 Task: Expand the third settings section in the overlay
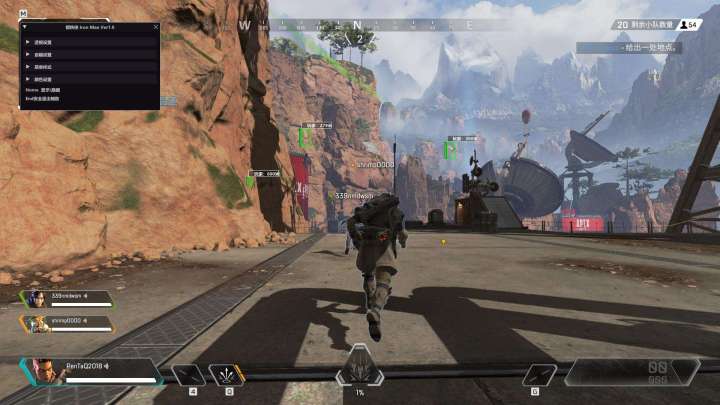[27, 66]
